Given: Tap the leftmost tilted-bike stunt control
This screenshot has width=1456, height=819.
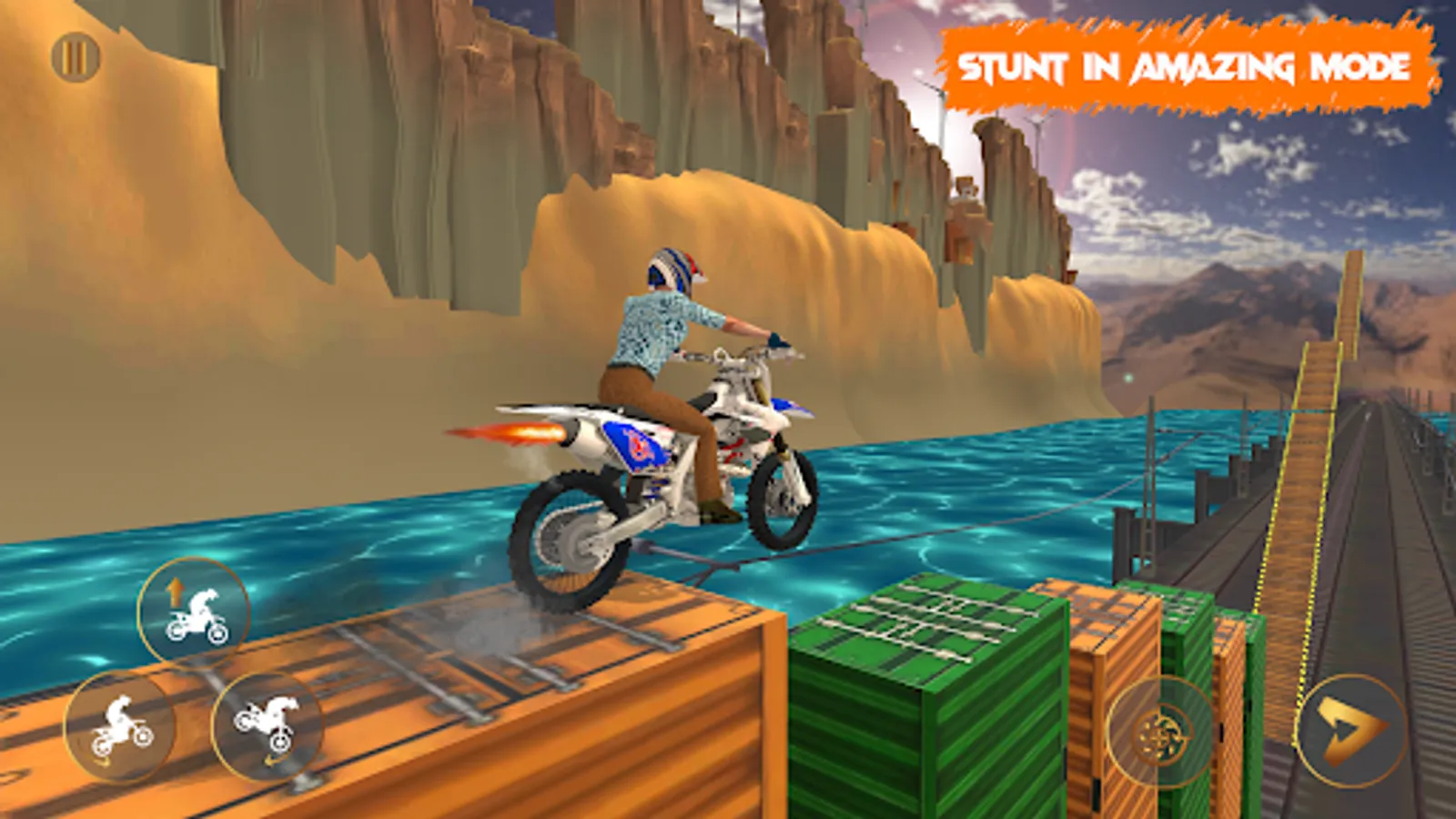Looking at the screenshot, I should [x=116, y=726].
